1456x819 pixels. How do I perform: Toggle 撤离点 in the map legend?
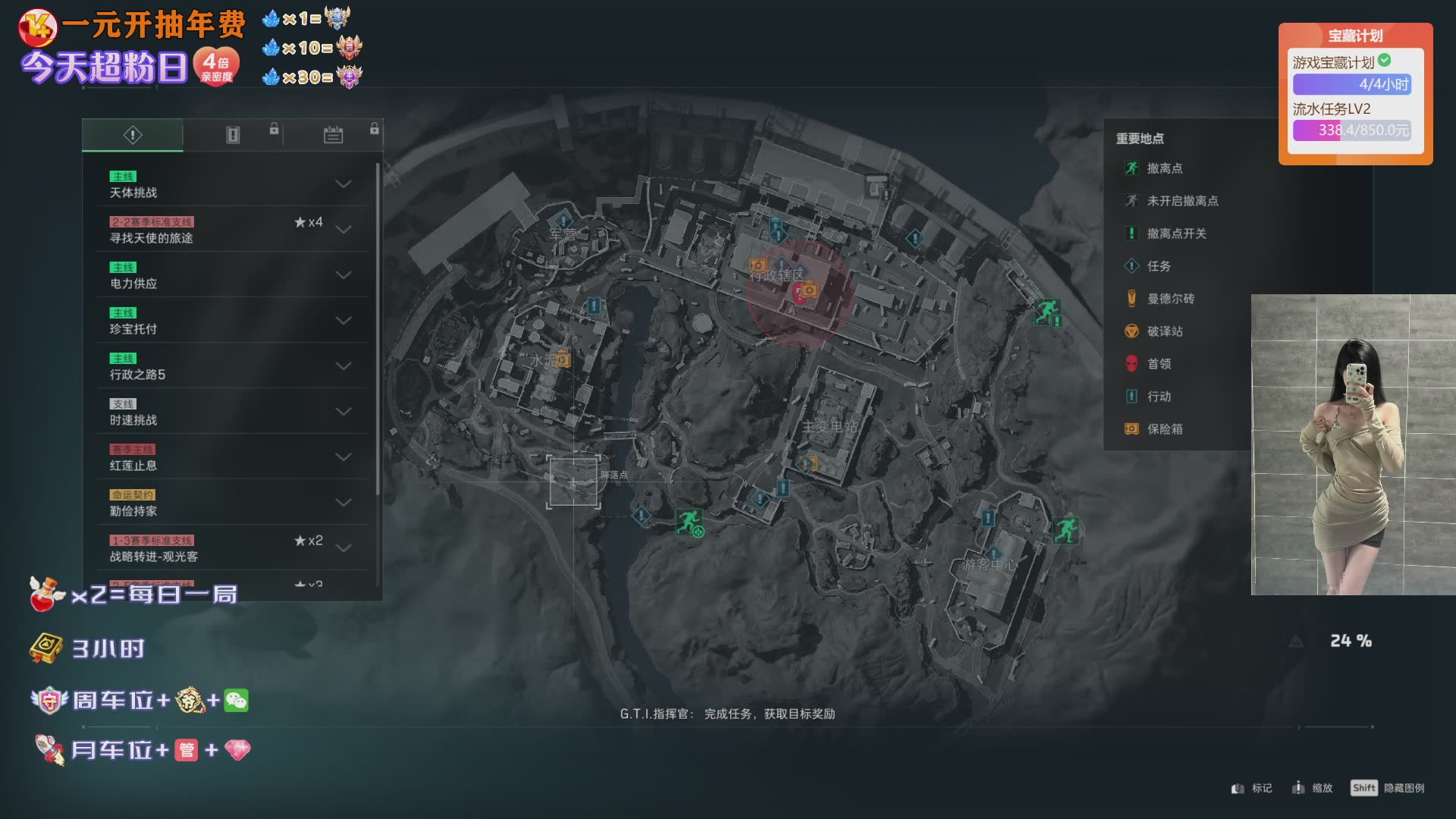pyautogui.click(x=1164, y=168)
